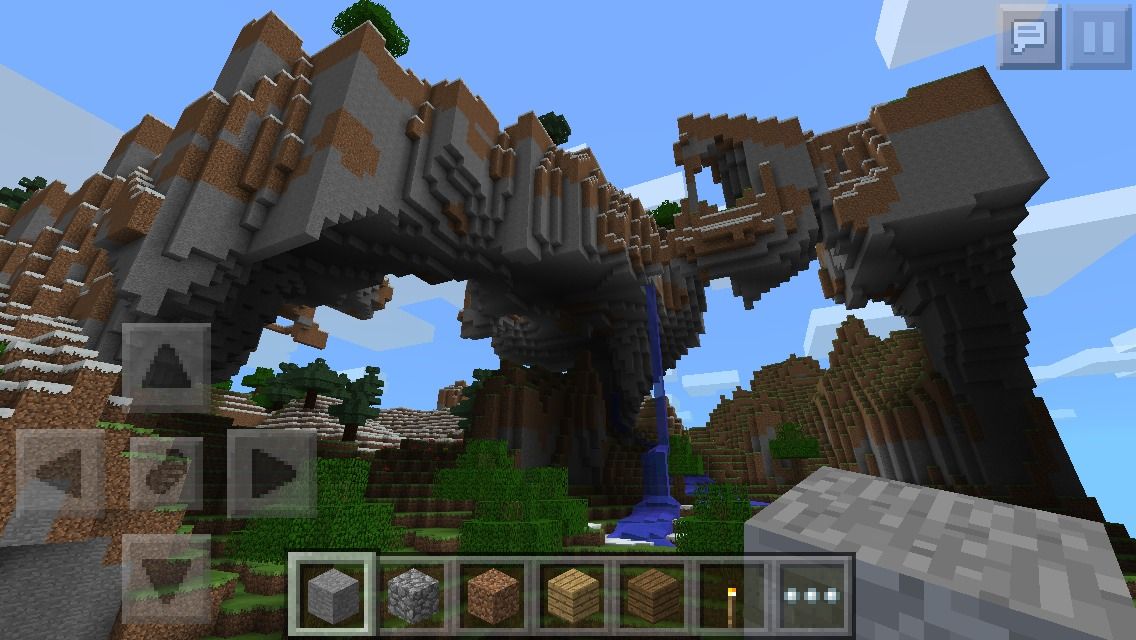
Task: Choose the dirt block slot
Action: point(492,594)
